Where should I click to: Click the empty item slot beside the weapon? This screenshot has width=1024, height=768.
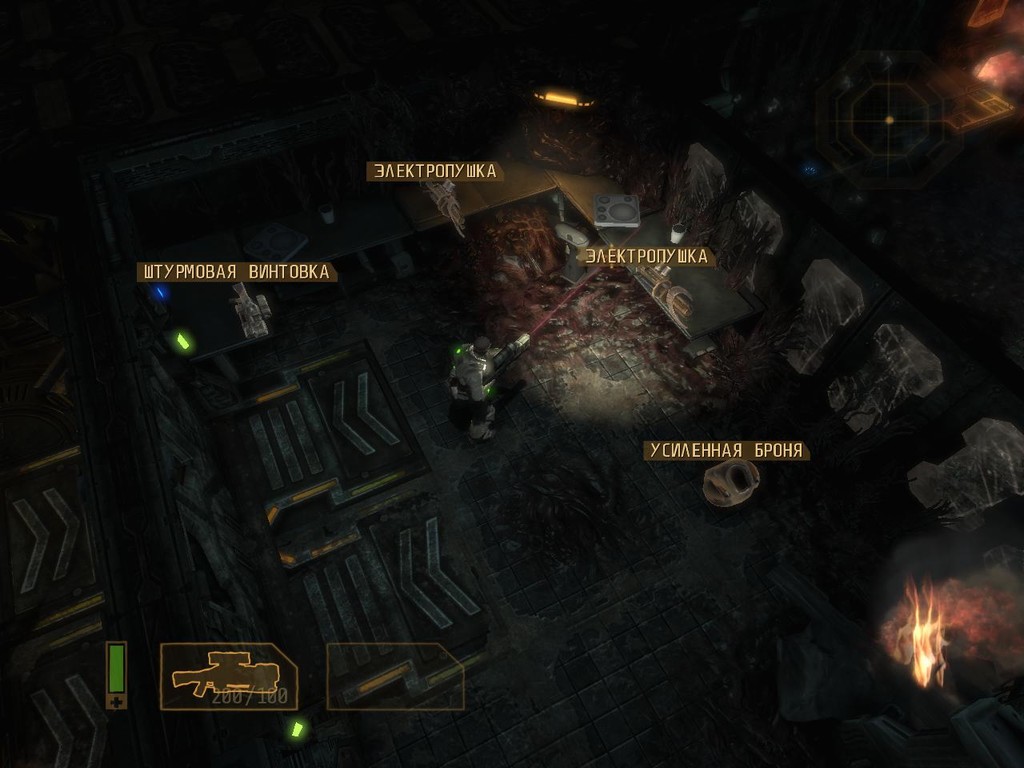point(395,676)
